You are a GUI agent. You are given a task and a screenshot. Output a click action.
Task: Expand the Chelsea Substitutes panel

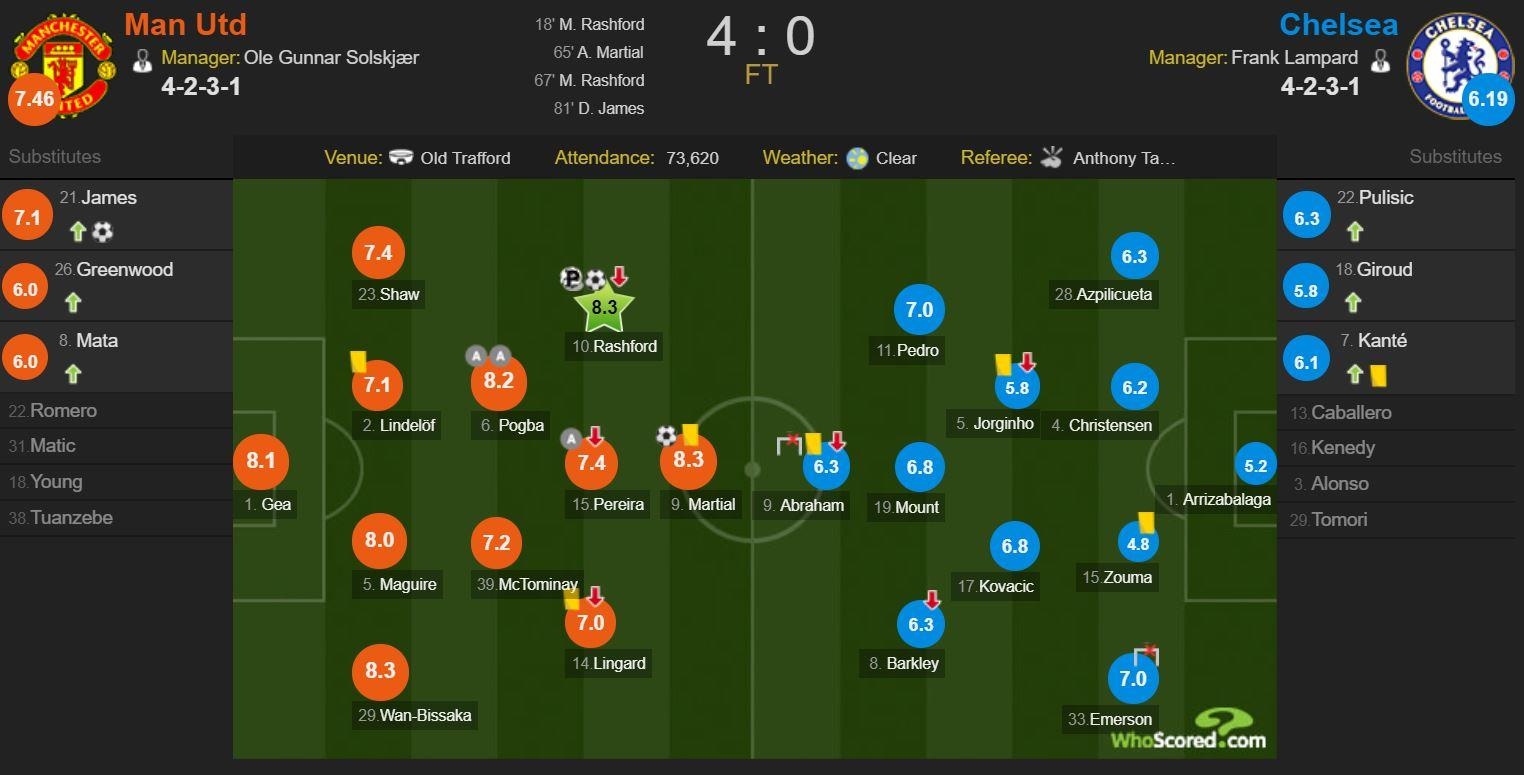[x=1456, y=156]
